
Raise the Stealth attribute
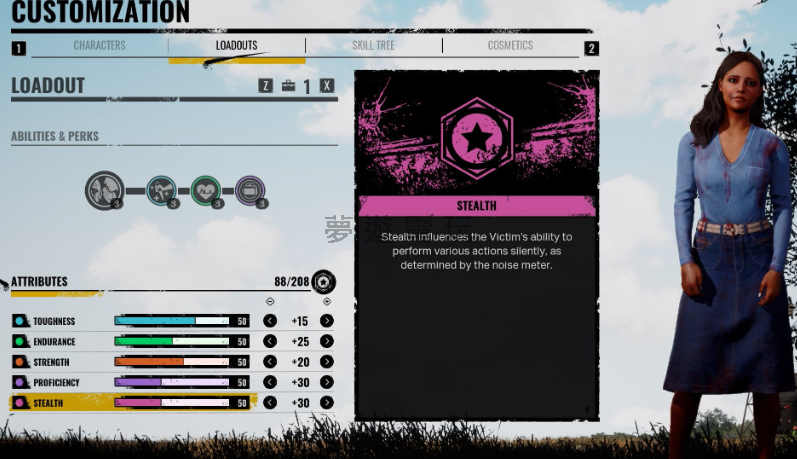327,403
